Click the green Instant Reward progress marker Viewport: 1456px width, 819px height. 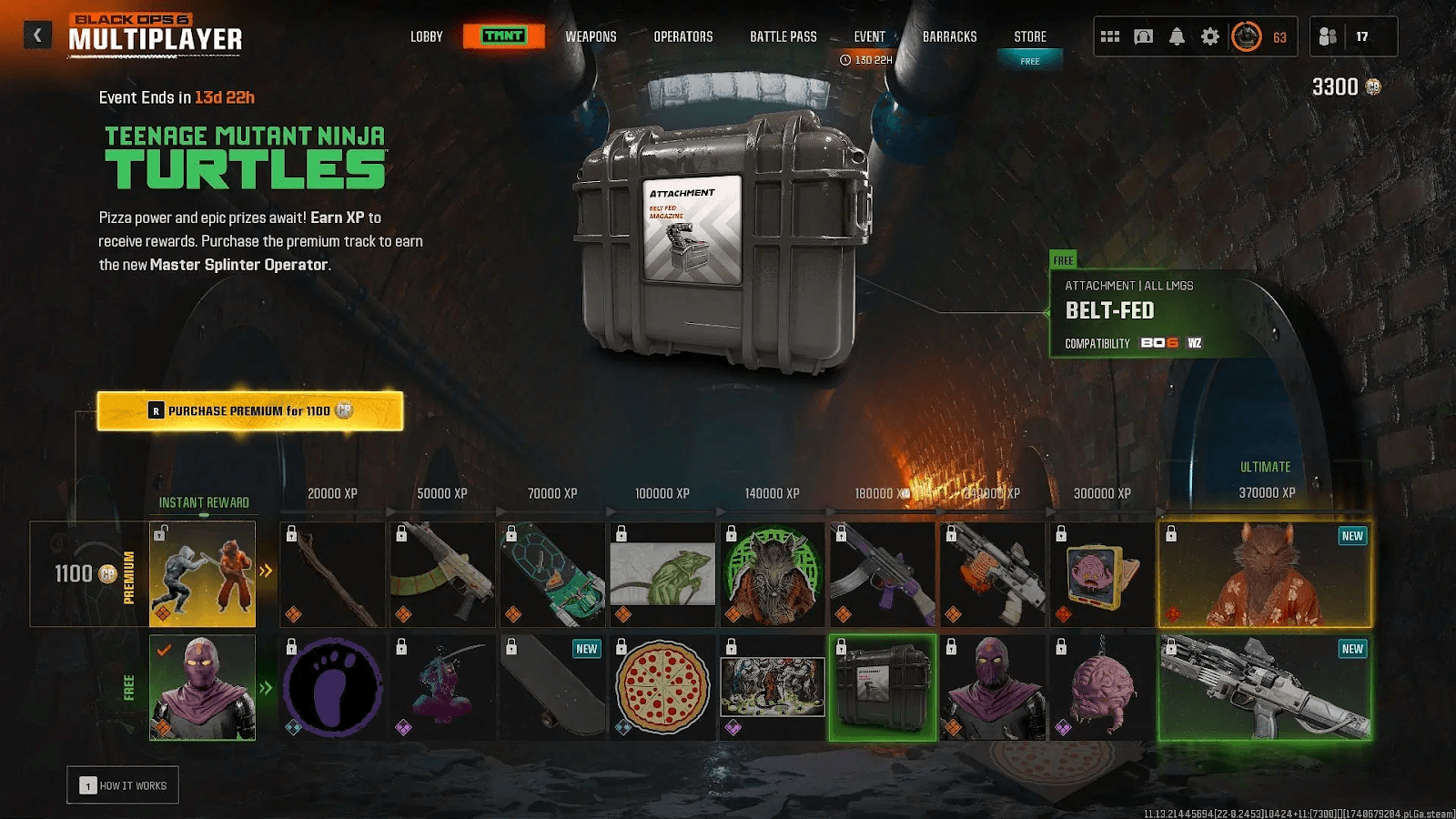[204, 514]
